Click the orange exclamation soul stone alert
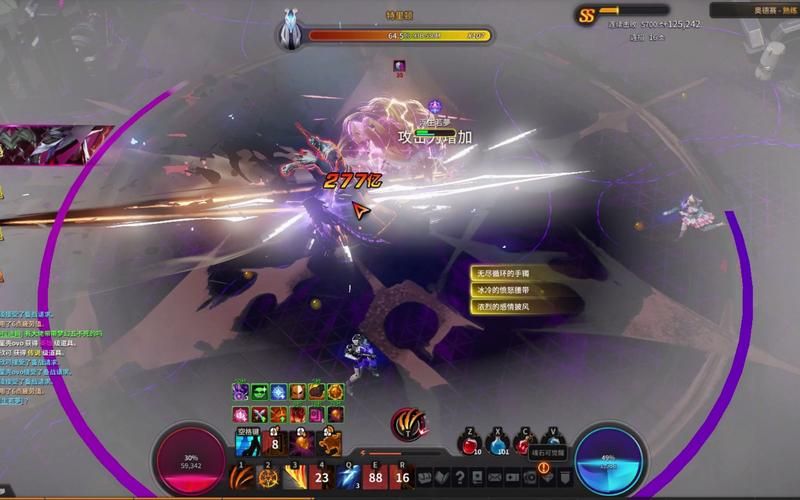 click(x=544, y=467)
